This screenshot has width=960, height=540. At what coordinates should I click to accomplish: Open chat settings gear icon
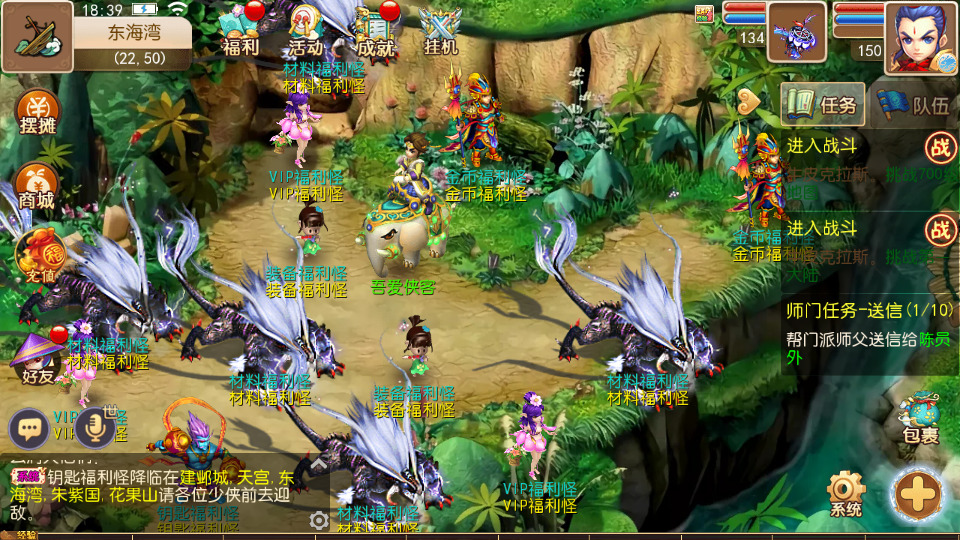click(x=319, y=520)
